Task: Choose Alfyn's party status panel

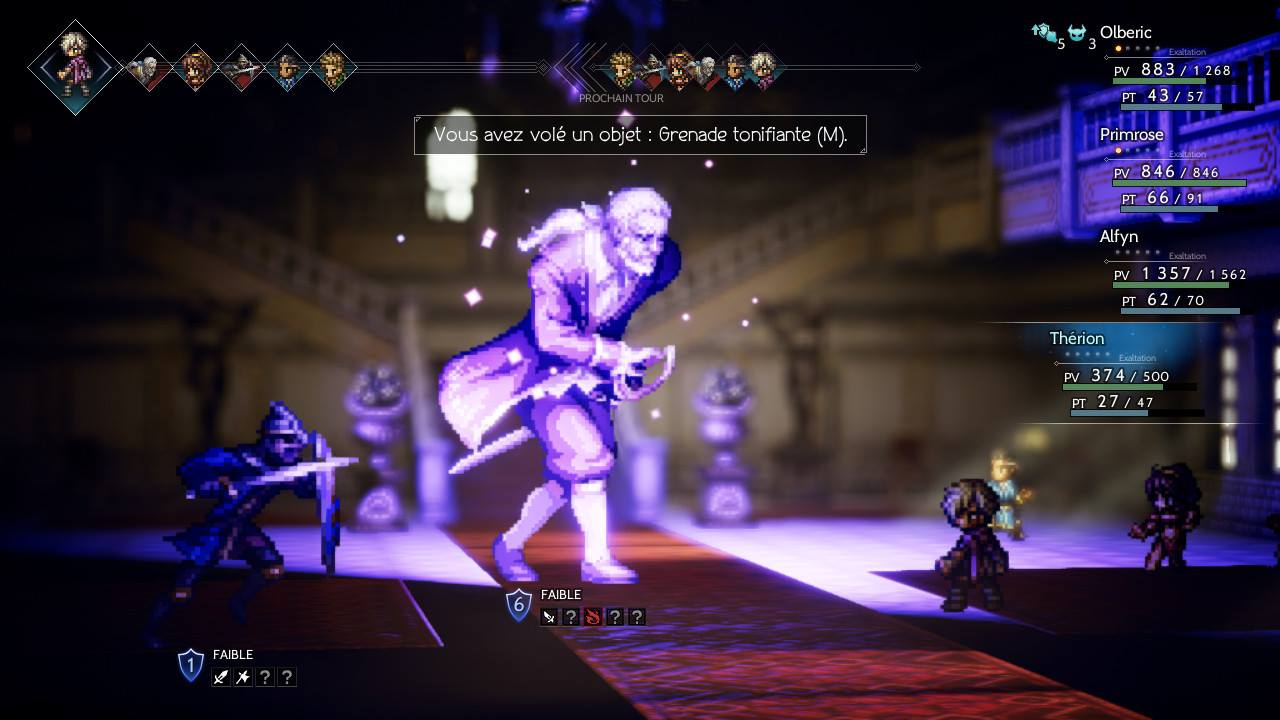Action: [1175, 274]
